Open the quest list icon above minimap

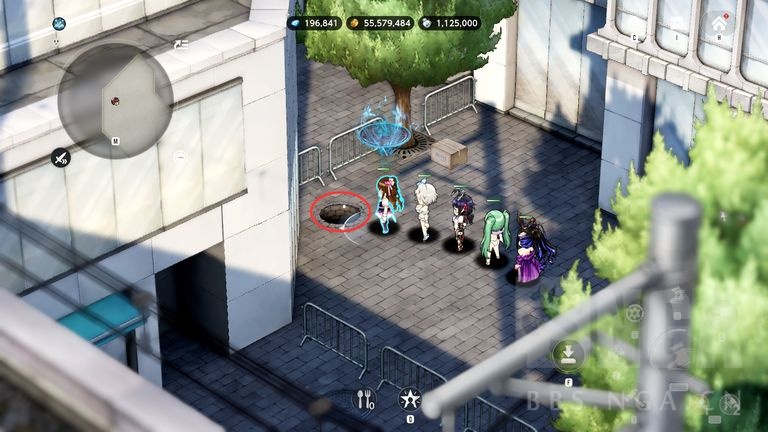coord(180,45)
